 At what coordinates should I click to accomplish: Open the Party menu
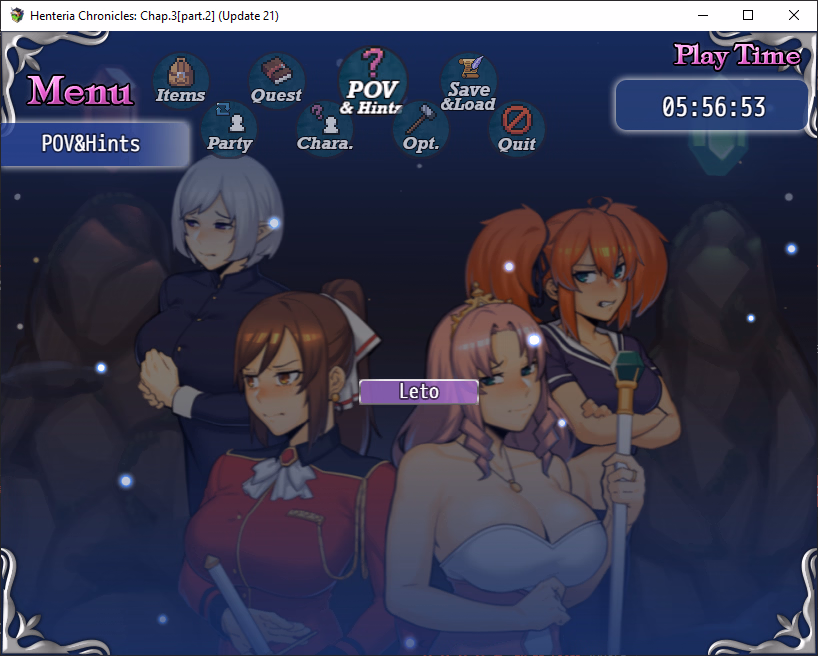pos(229,129)
